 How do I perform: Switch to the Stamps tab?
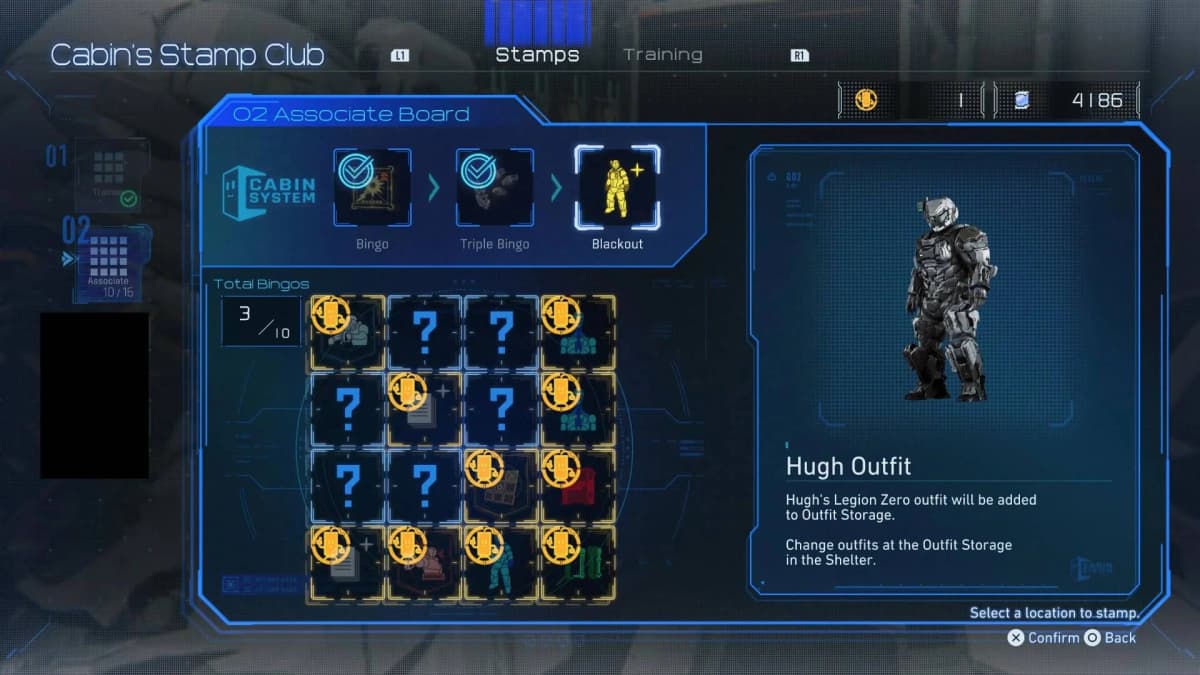tap(537, 55)
